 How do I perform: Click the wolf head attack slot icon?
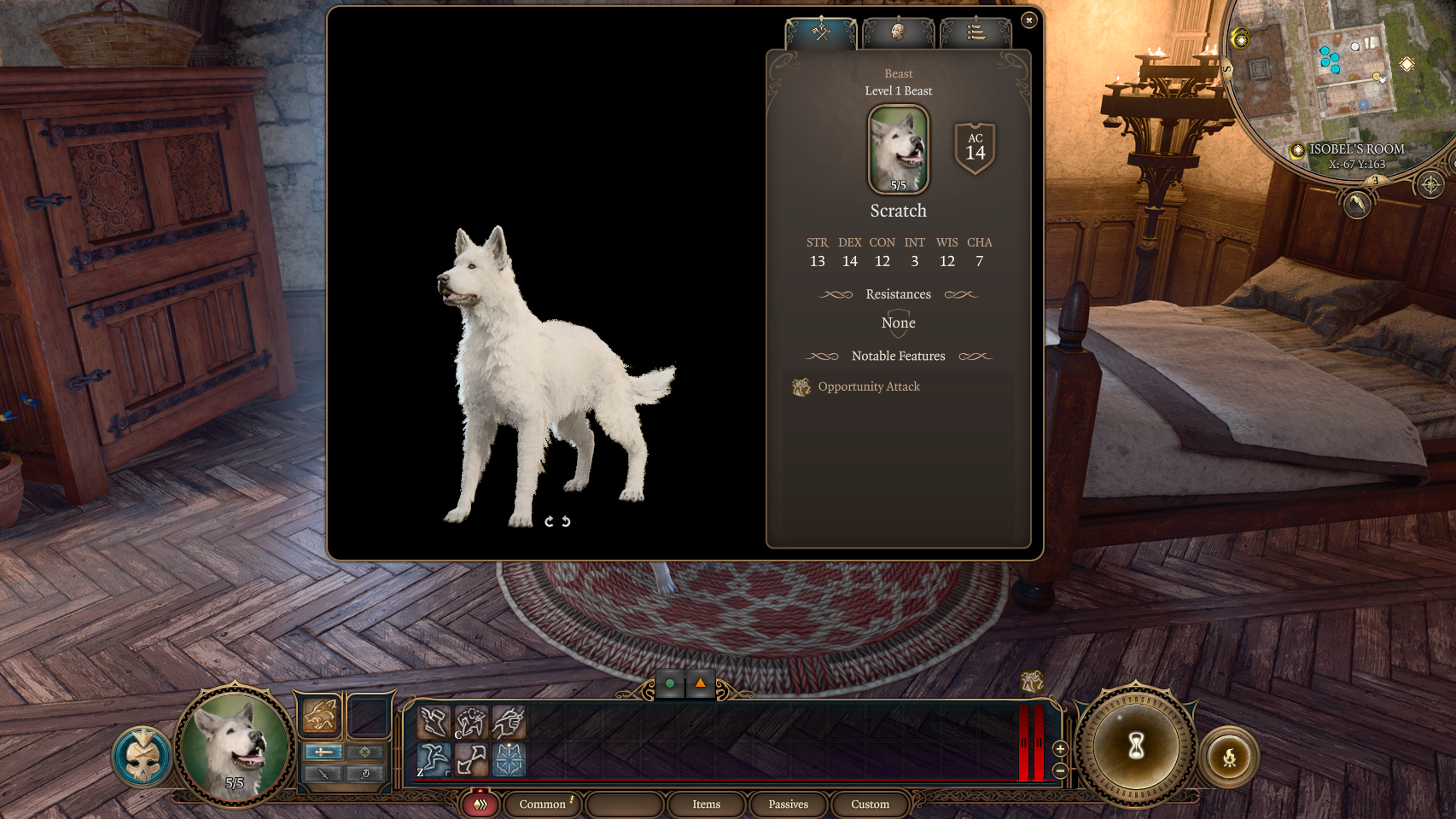[x=319, y=715]
